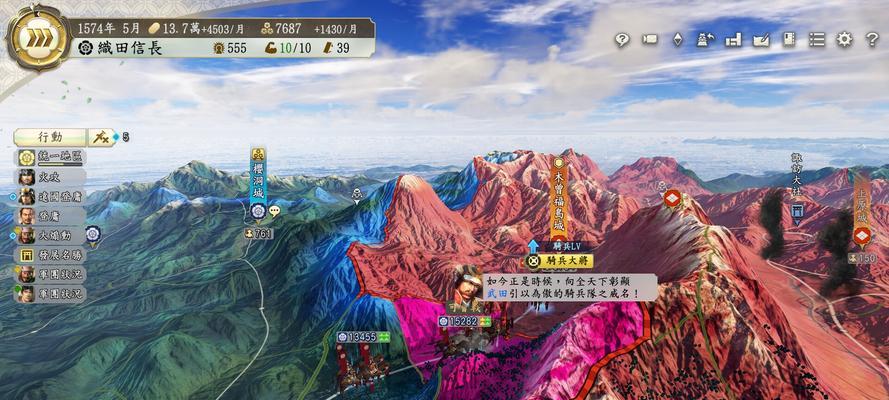This screenshot has width=889, height=400.
Task: Select the 統一地區 entry in action list
Action: 54,157
